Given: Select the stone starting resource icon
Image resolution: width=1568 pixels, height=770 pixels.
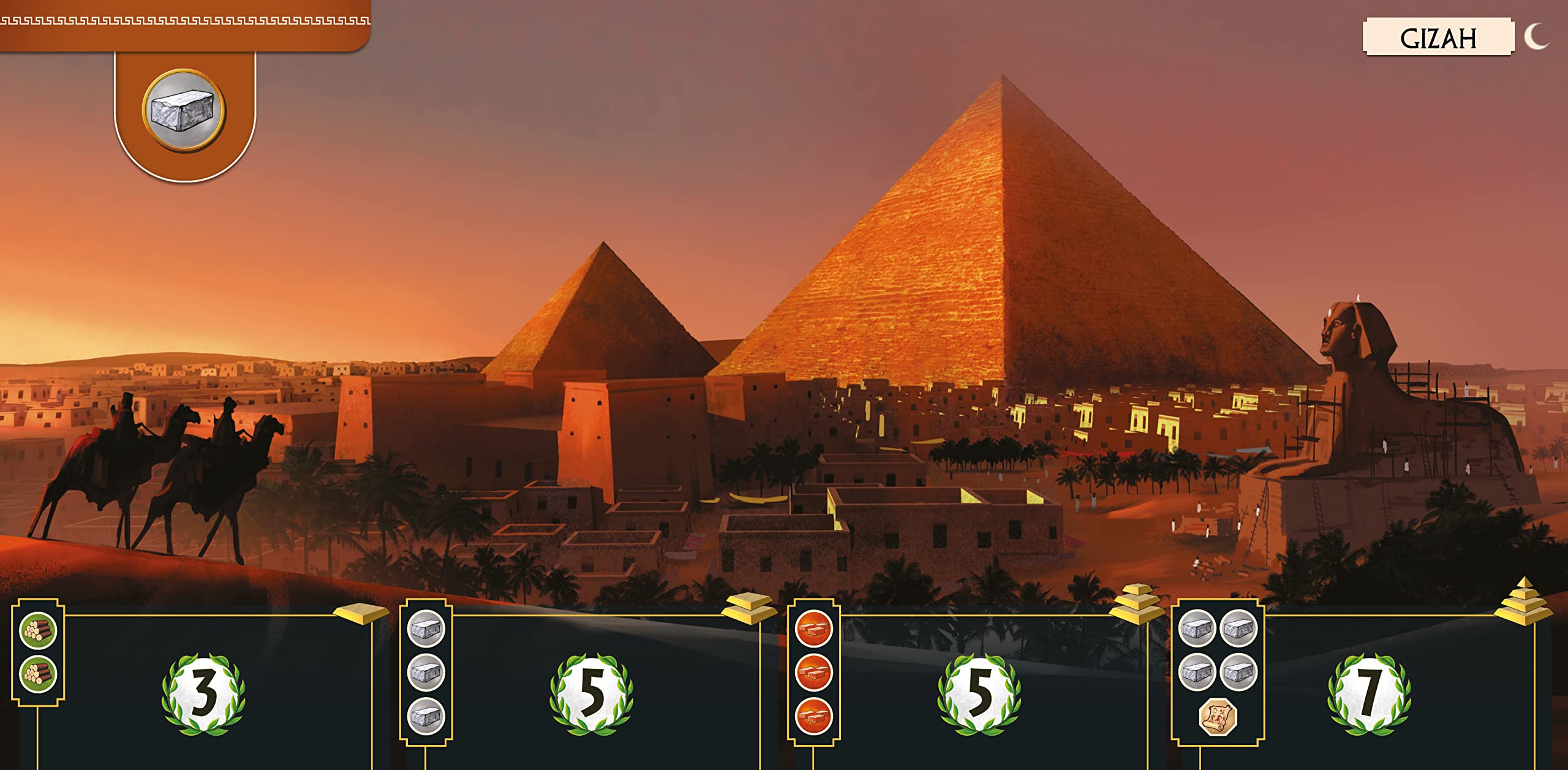Looking at the screenshot, I should click(184, 111).
